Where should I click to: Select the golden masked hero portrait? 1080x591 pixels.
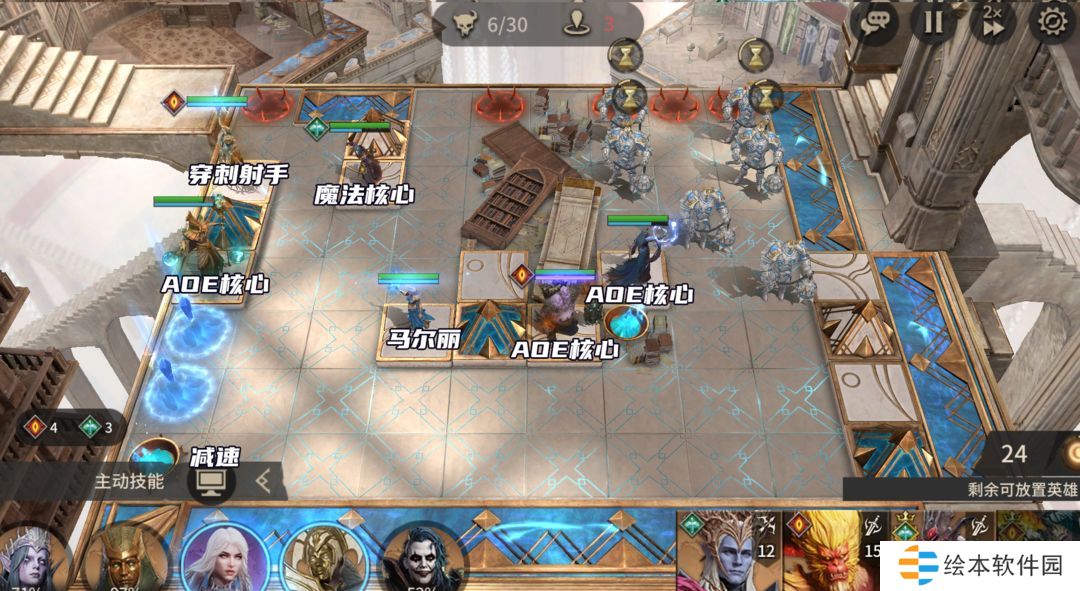(324, 560)
